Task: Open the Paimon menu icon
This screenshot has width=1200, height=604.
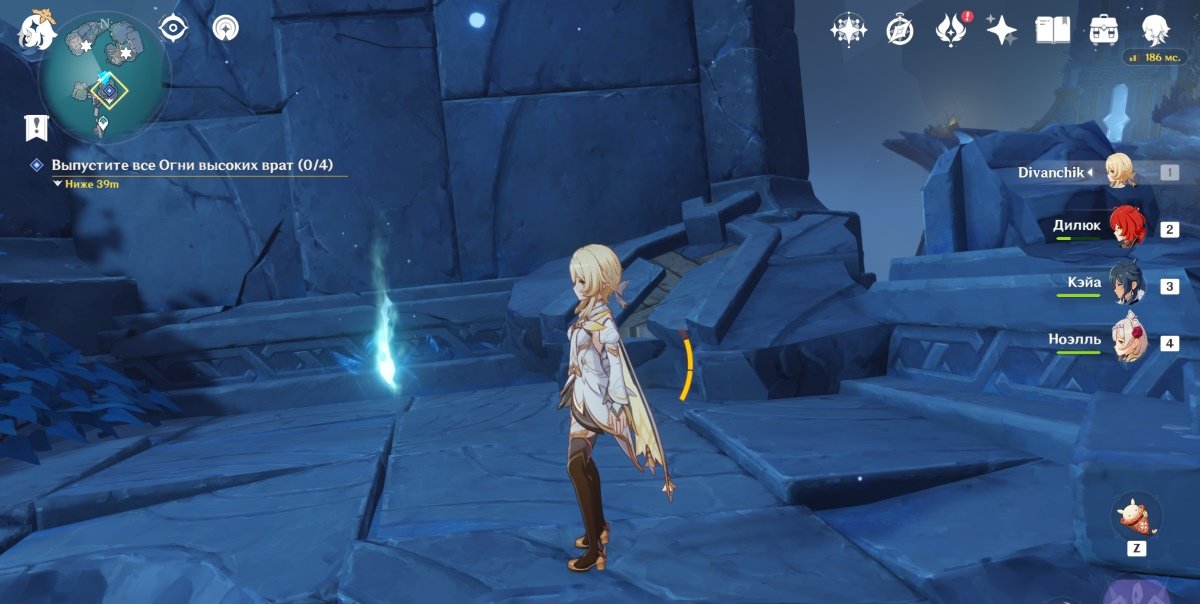Action: tap(36, 29)
